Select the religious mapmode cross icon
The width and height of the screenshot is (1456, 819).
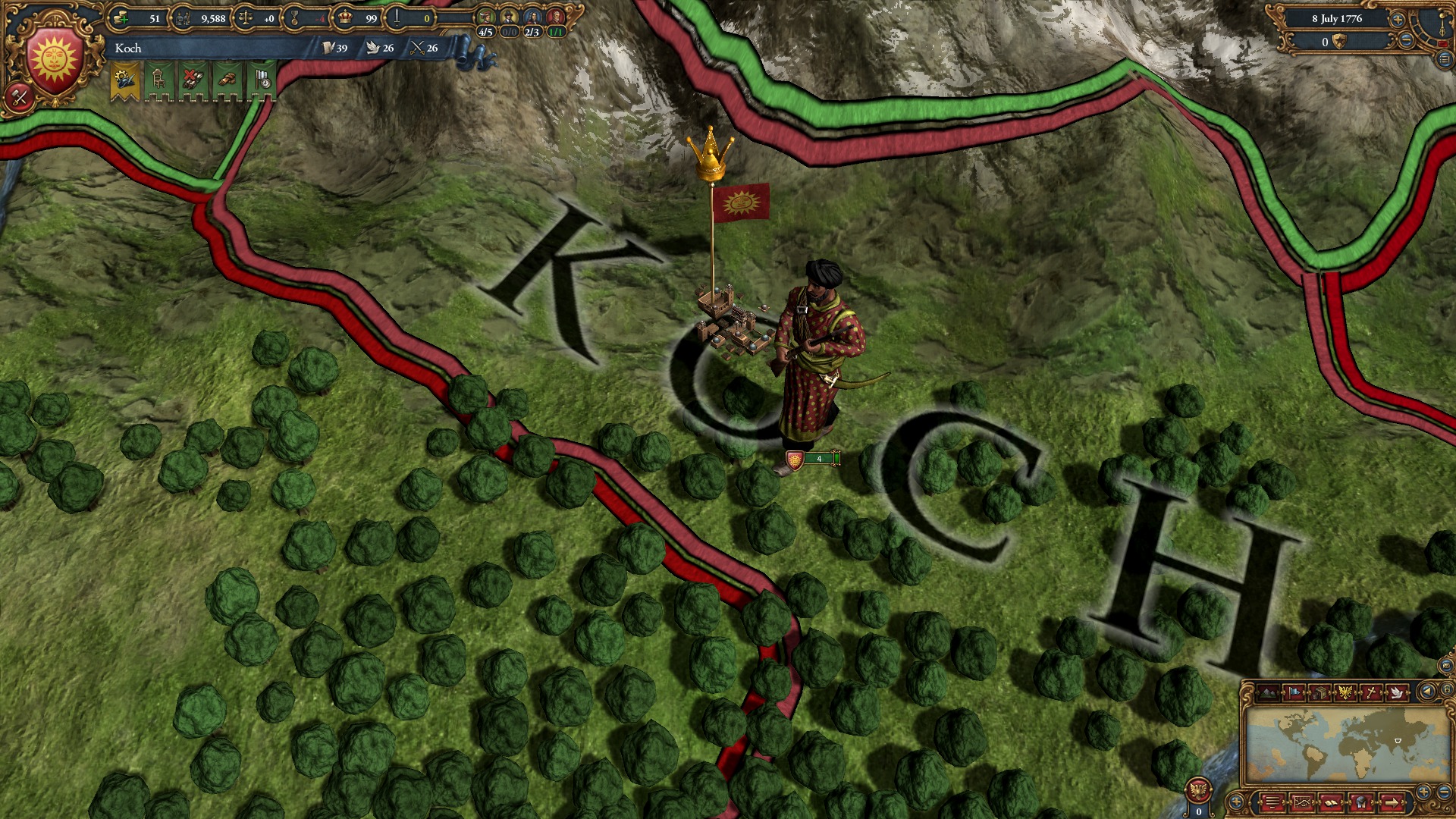pyautogui.click(x=1370, y=691)
